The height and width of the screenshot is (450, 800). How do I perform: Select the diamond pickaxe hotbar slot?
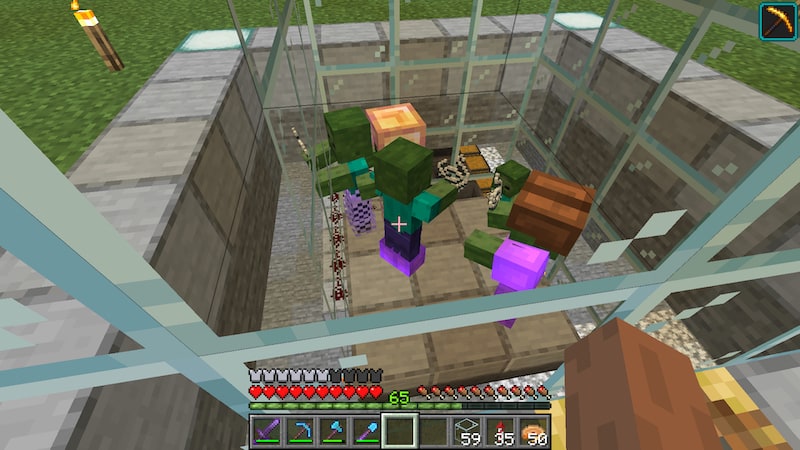tap(300, 430)
